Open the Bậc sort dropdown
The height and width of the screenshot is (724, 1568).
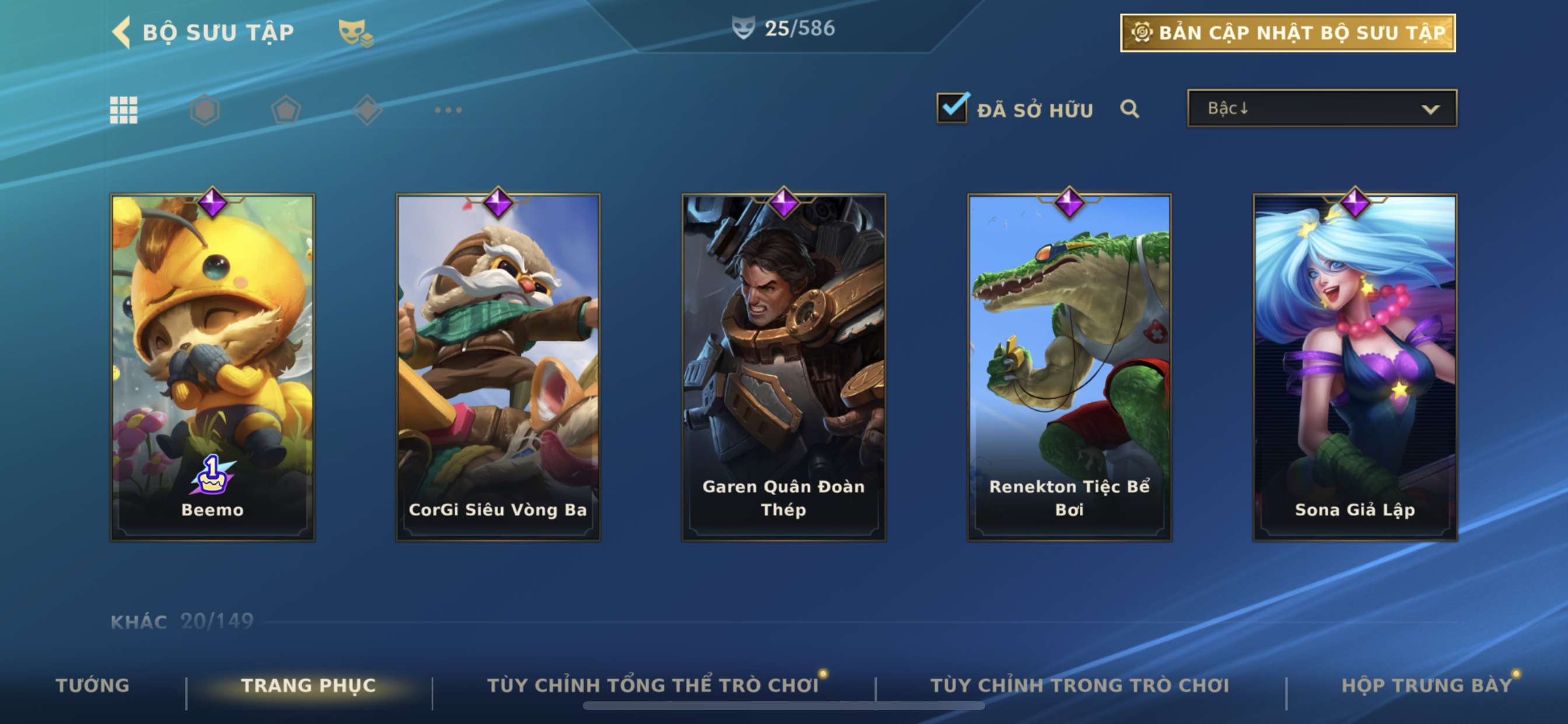point(1321,108)
